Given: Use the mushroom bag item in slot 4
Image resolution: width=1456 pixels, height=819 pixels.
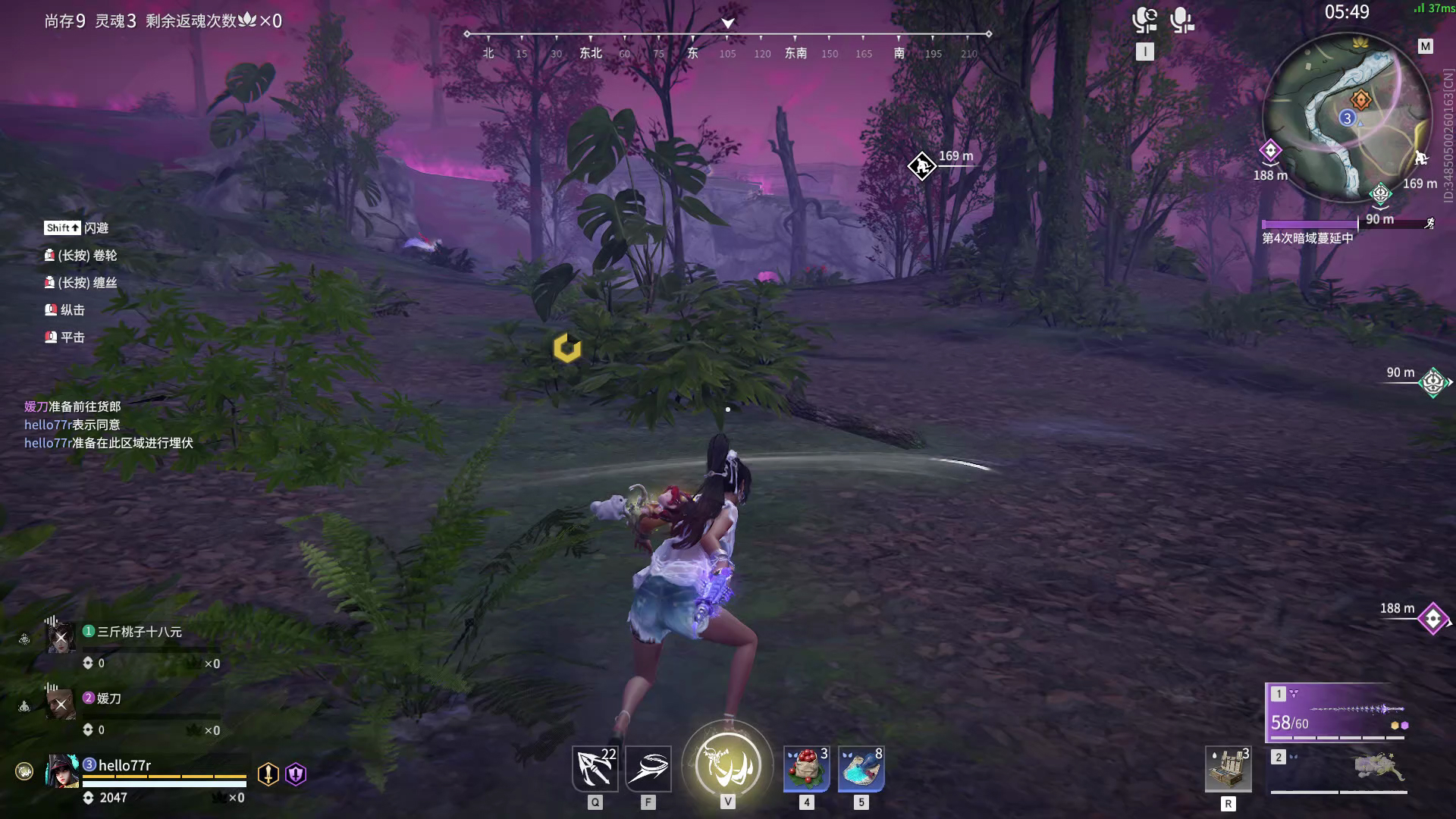Looking at the screenshot, I should [806, 769].
